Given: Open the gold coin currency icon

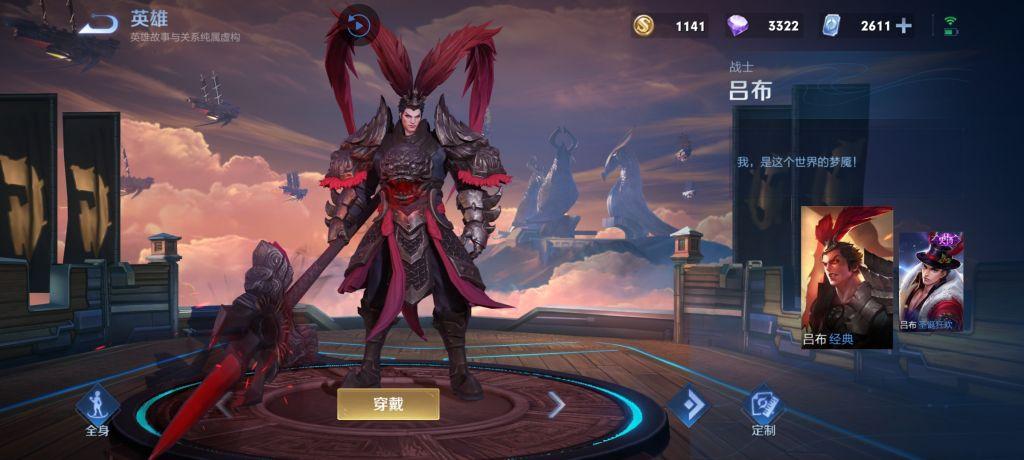Looking at the screenshot, I should pyautogui.click(x=644, y=26).
